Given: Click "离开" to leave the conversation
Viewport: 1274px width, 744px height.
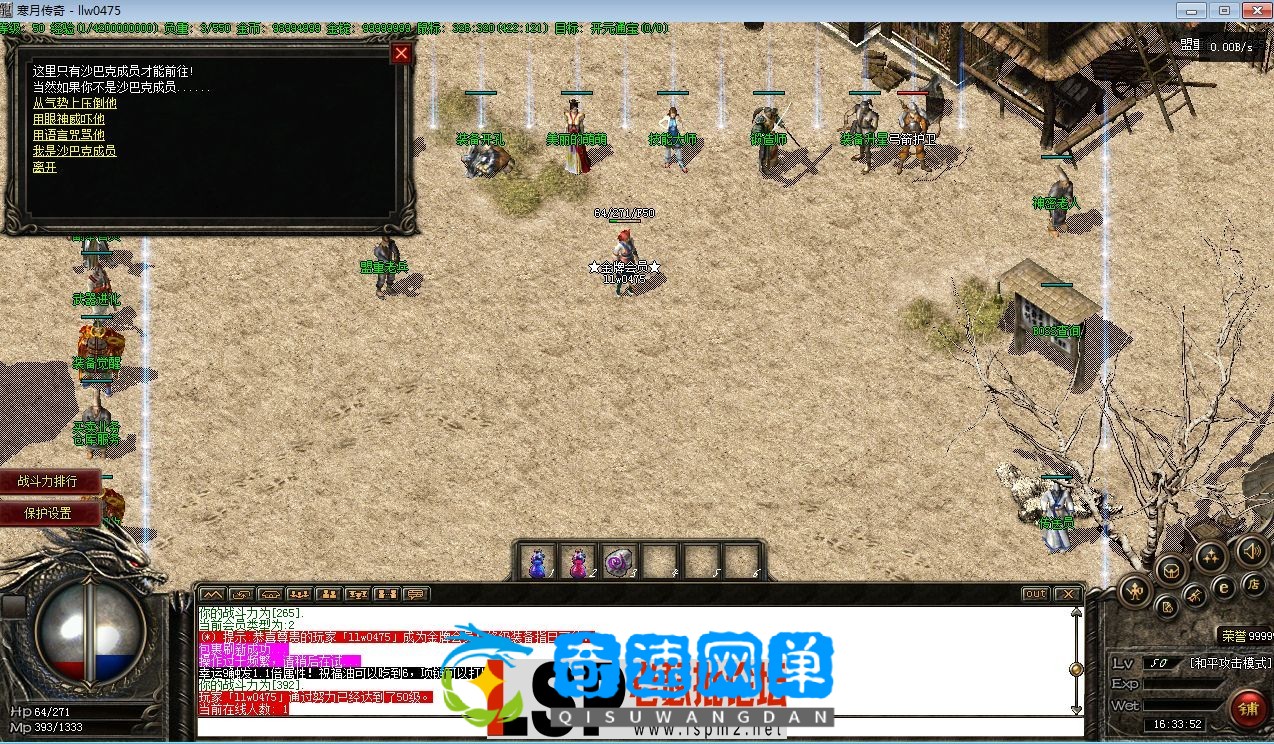Looking at the screenshot, I should (44, 167).
